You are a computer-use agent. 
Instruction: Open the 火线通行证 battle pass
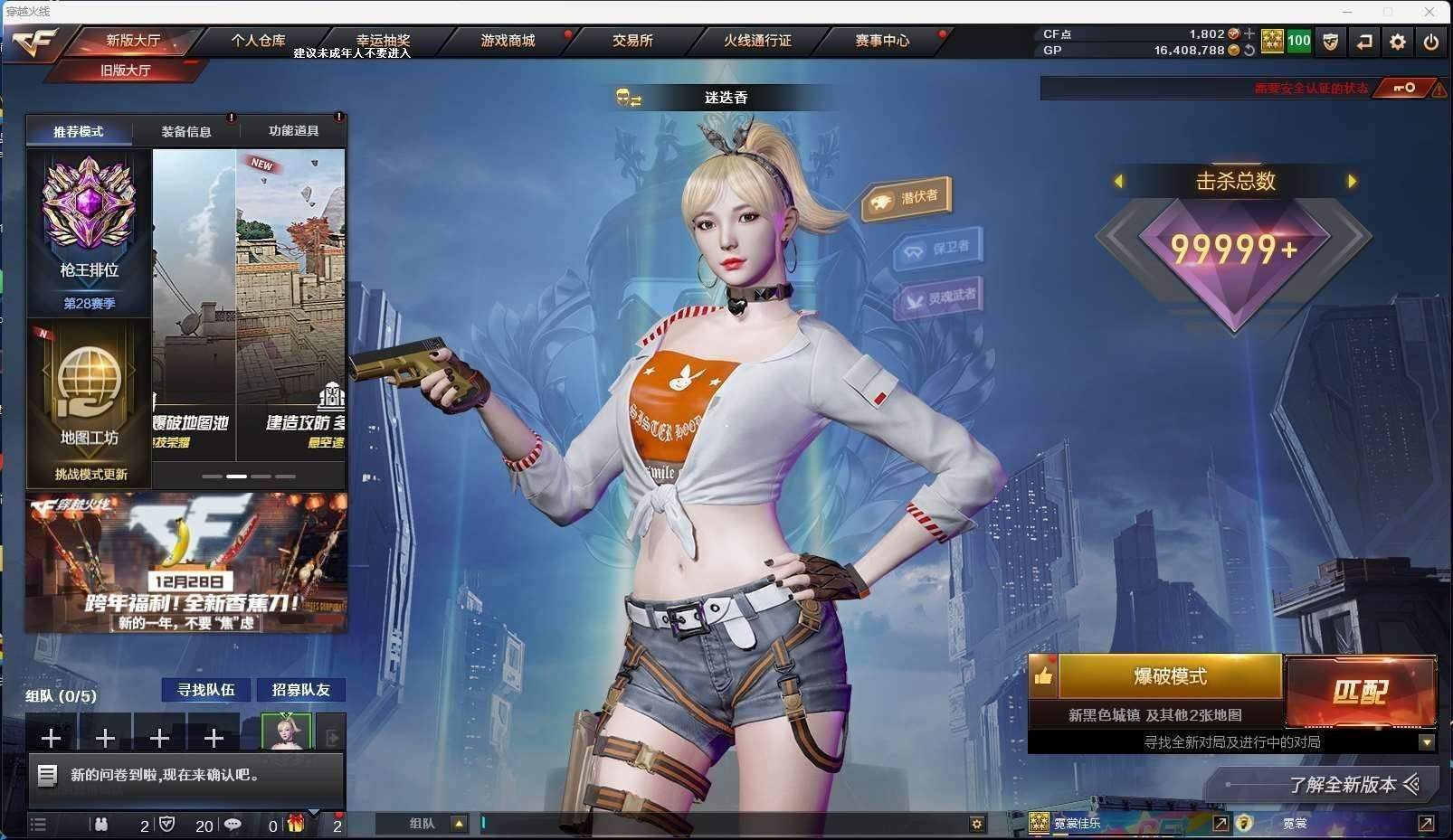tap(757, 41)
